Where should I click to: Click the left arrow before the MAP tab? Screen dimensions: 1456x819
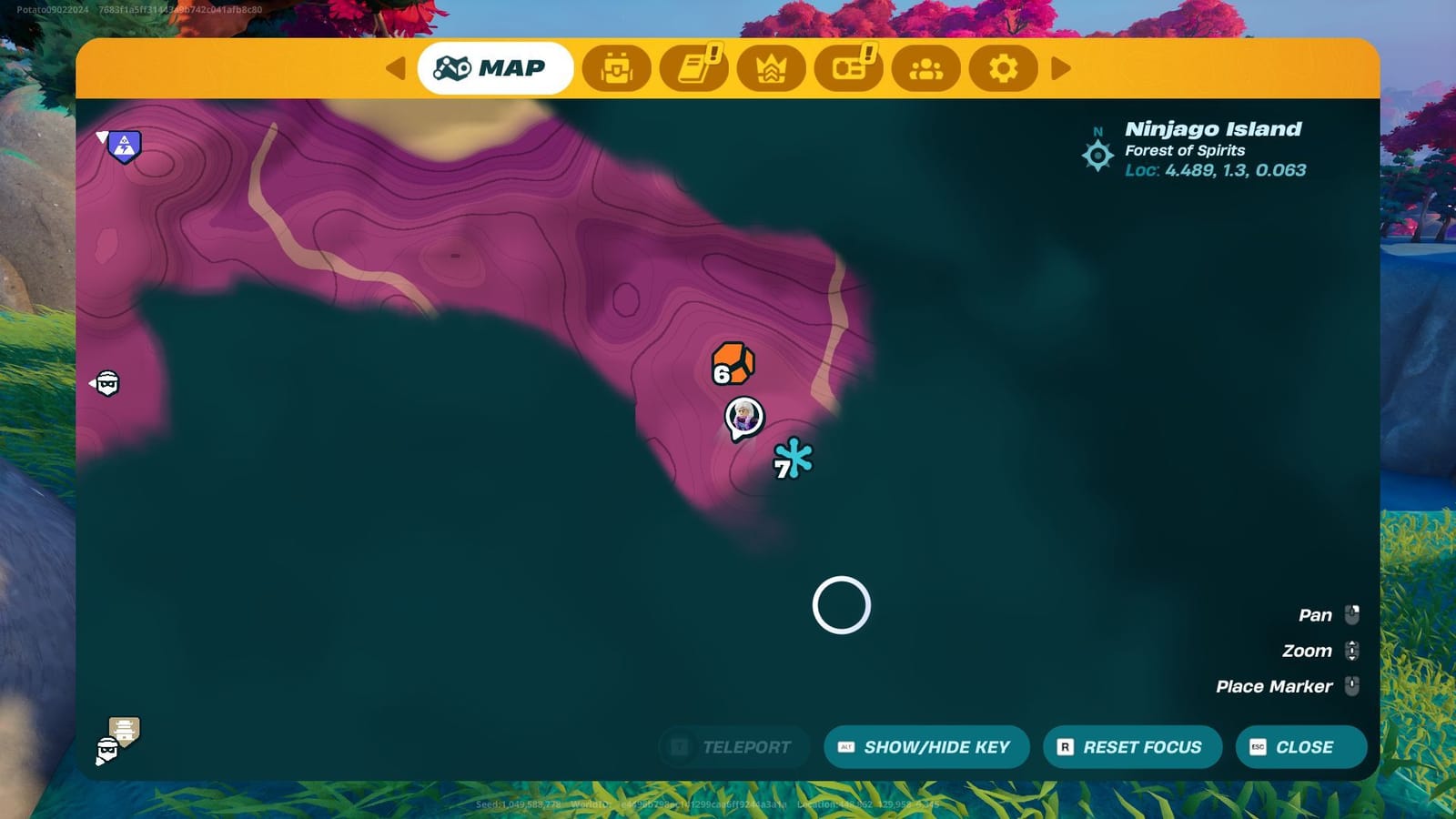click(394, 67)
